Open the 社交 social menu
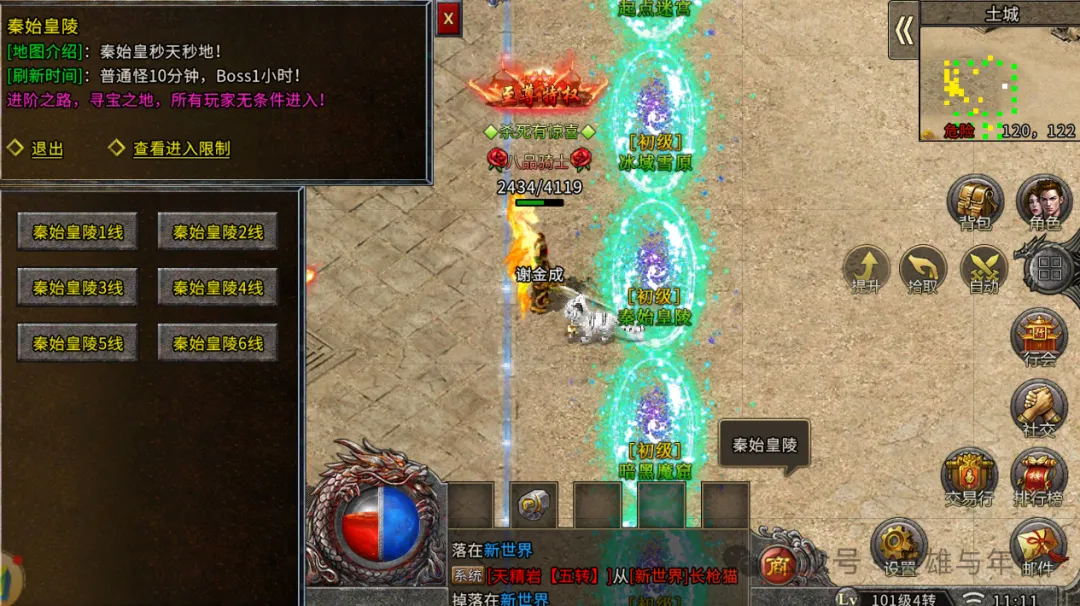Image resolution: width=1080 pixels, height=606 pixels. (1040, 408)
